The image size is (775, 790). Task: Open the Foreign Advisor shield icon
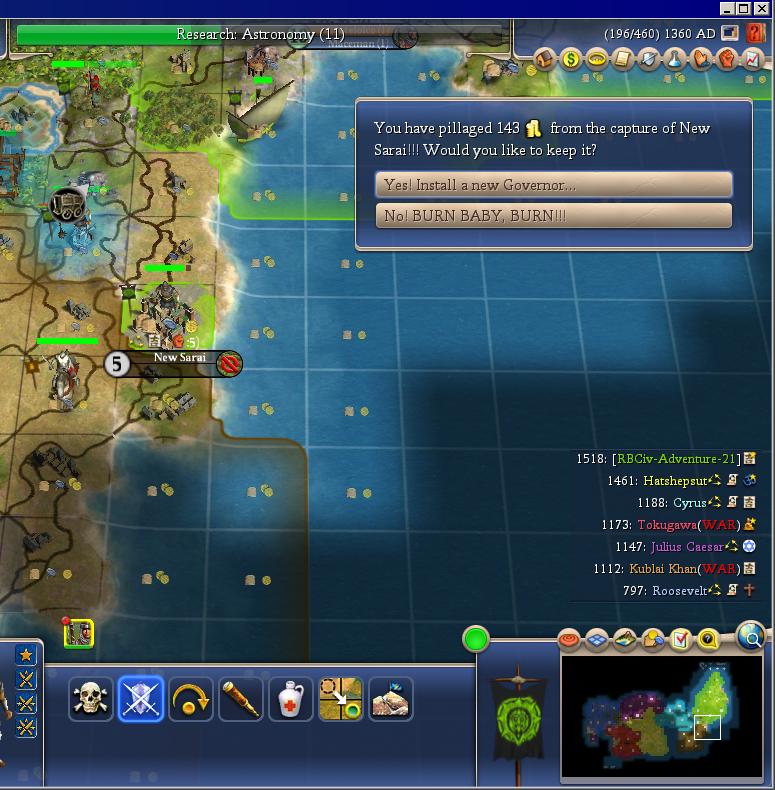coord(649,60)
